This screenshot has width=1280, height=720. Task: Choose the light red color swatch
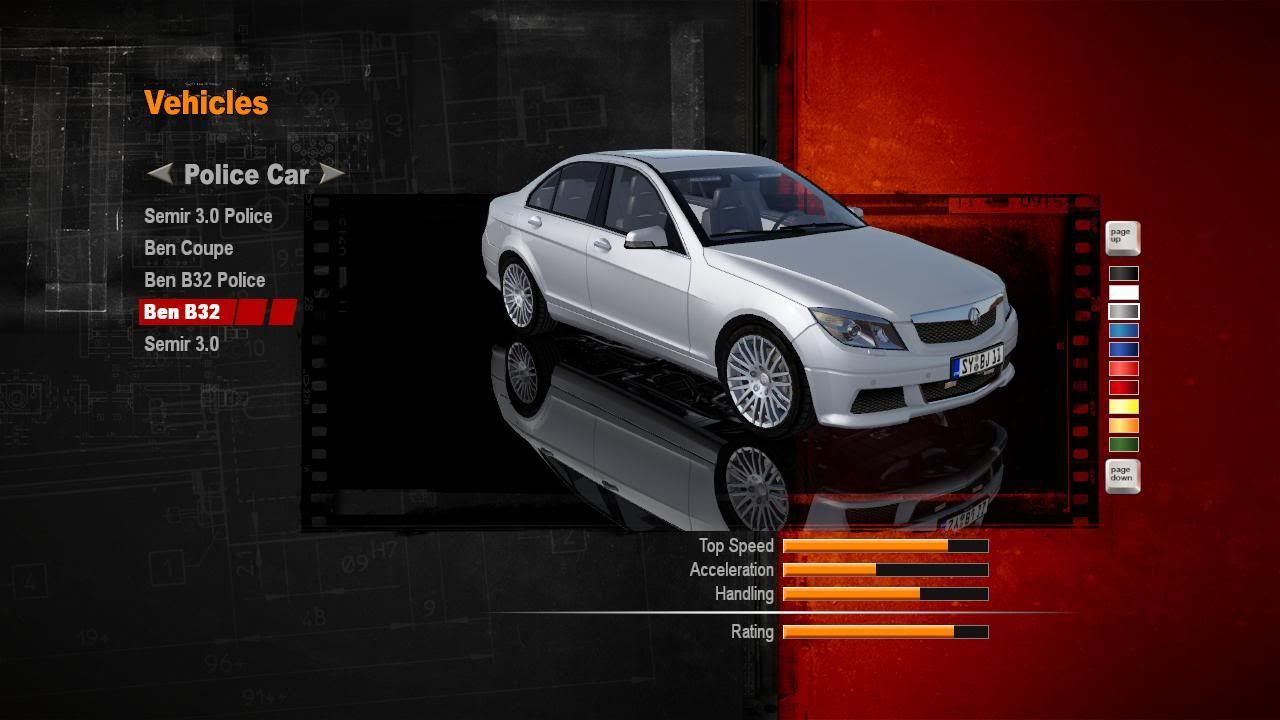1123,368
